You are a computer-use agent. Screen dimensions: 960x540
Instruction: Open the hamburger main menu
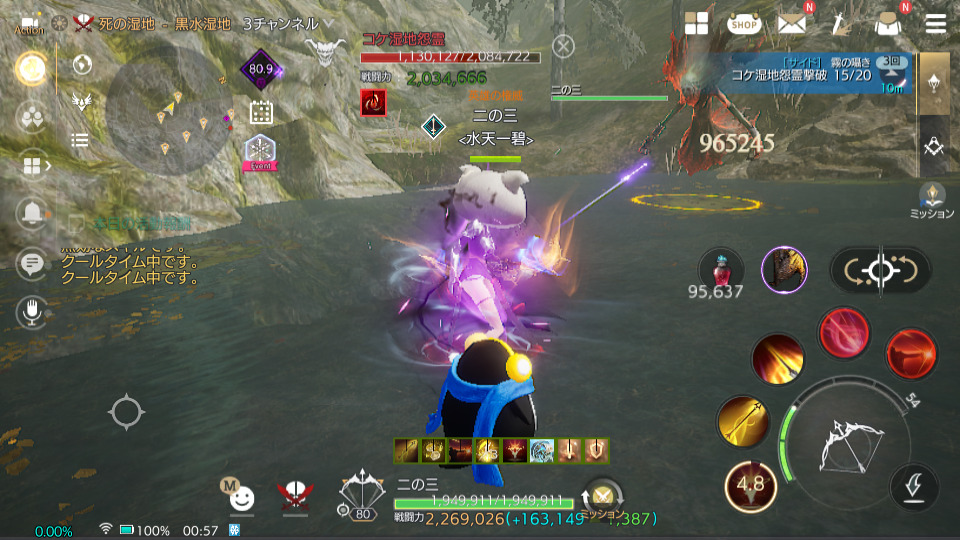[936, 24]
